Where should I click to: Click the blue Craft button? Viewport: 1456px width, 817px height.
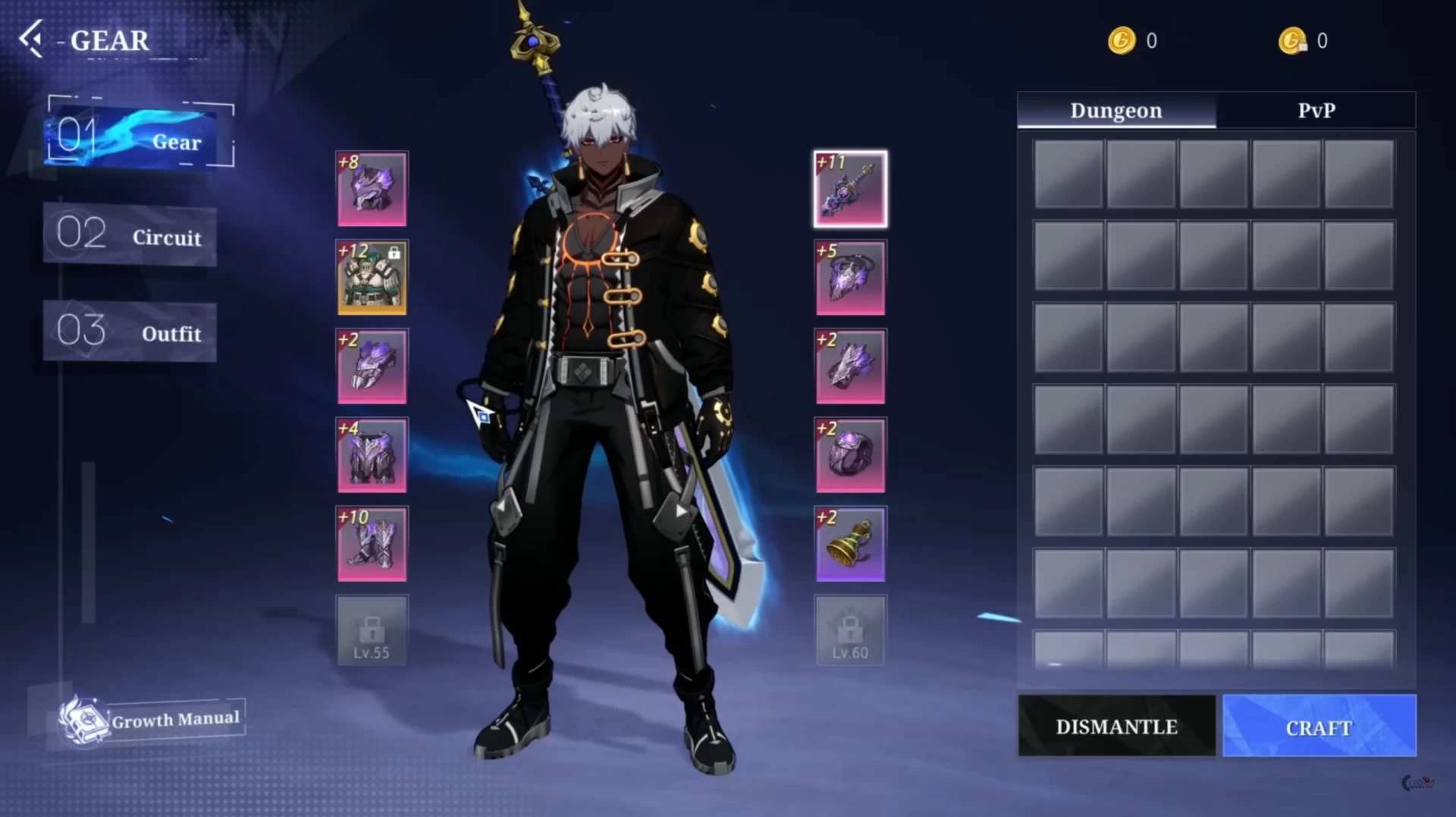point(1319,726)
